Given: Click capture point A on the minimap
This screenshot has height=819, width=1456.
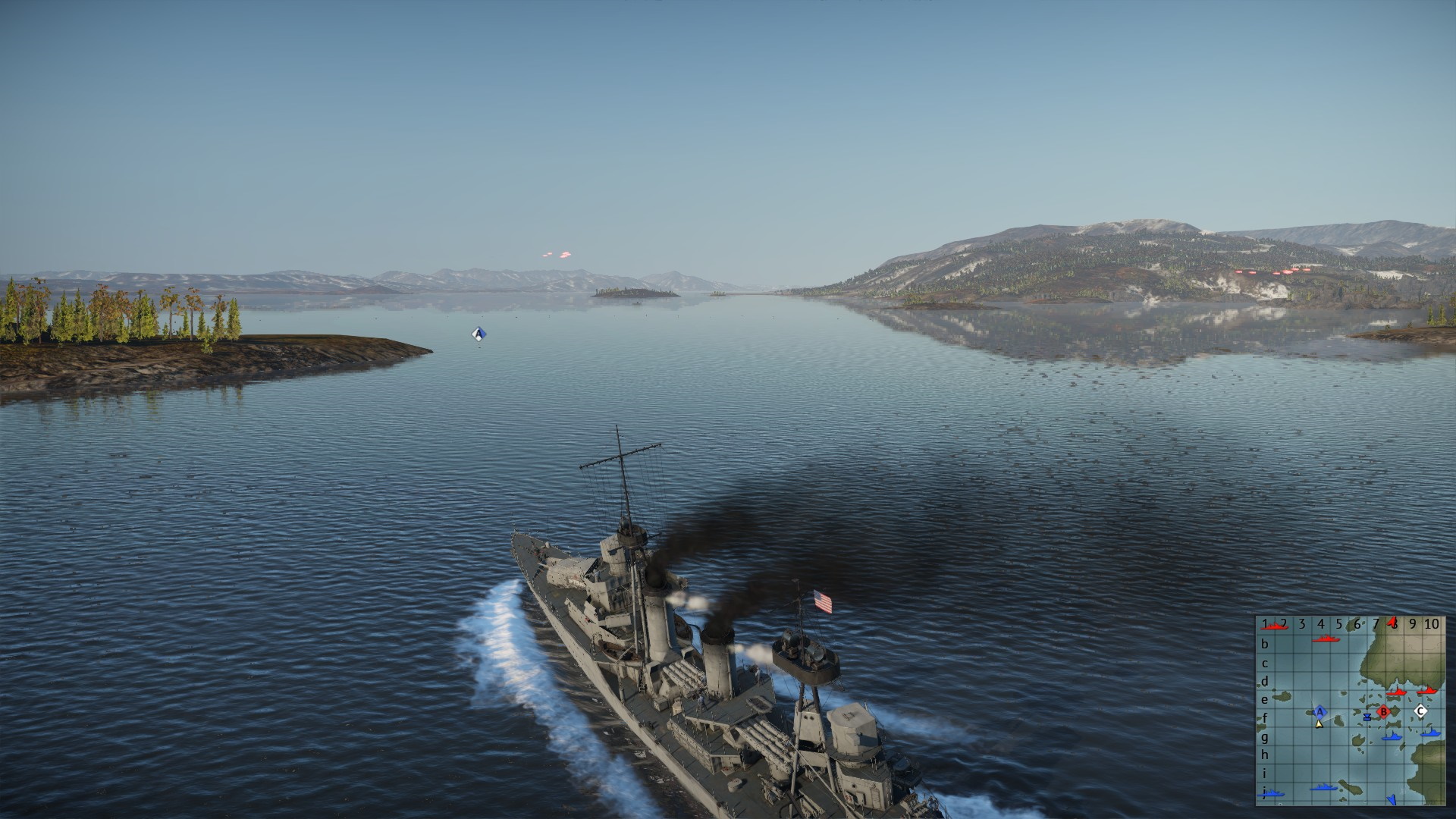Looking at the screenshot, I should click(1320, 711).
